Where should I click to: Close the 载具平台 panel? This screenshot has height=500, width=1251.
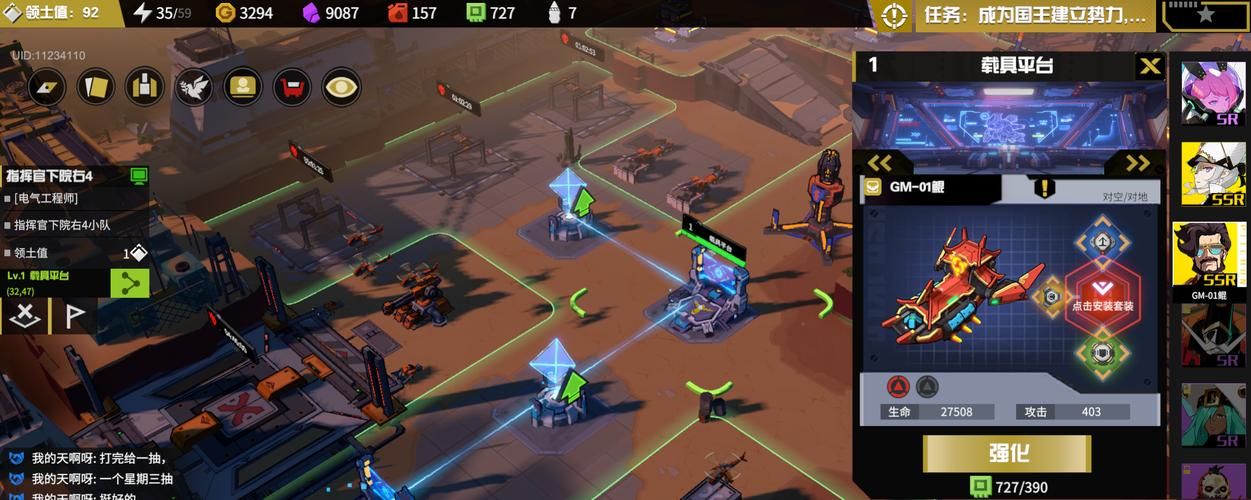tap(1150, 66)
